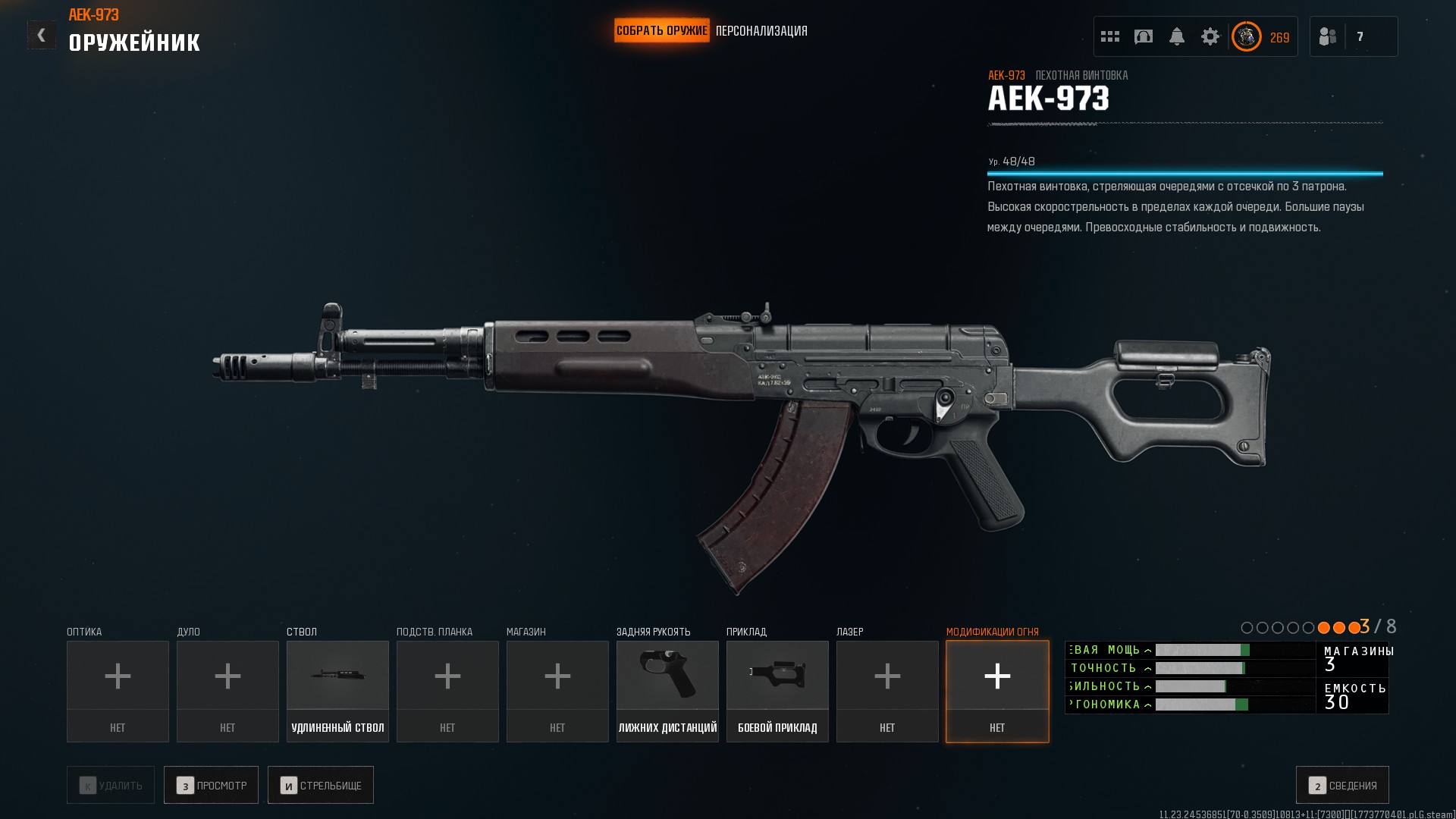1456x819 pixels.
Task: Open notifications bell icon
Action: (1177, 36)
